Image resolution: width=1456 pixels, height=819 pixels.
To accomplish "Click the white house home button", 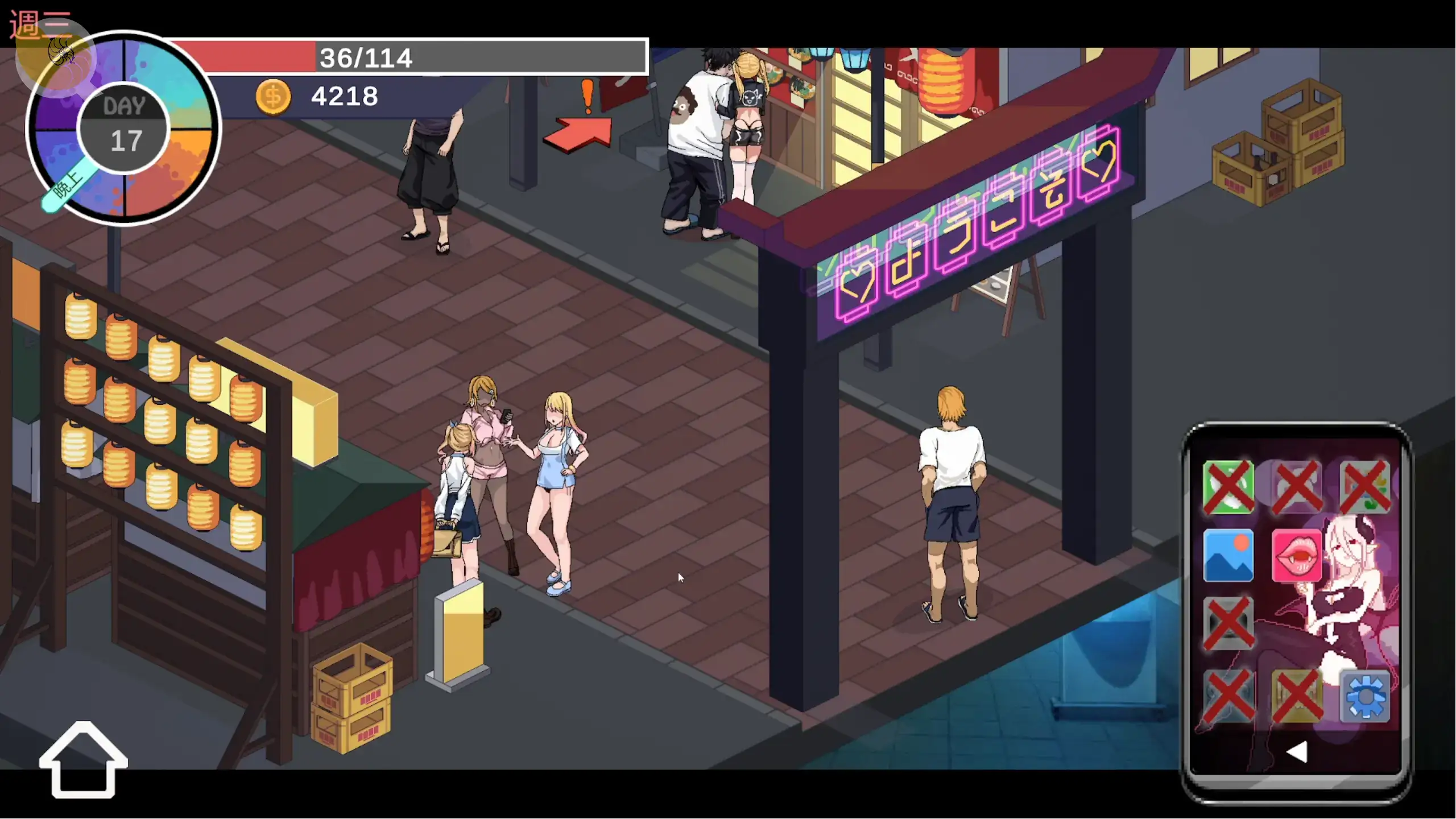I will 83,760.
